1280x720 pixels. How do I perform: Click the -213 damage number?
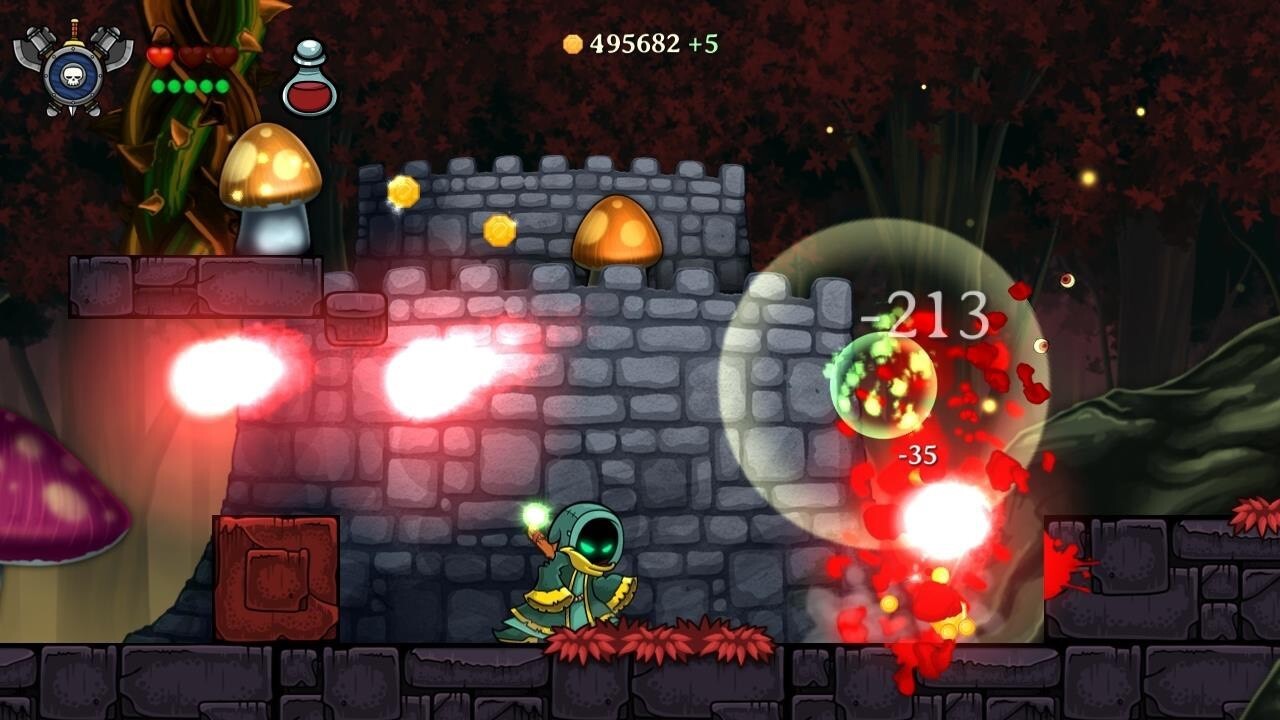(x=926, y=312)
